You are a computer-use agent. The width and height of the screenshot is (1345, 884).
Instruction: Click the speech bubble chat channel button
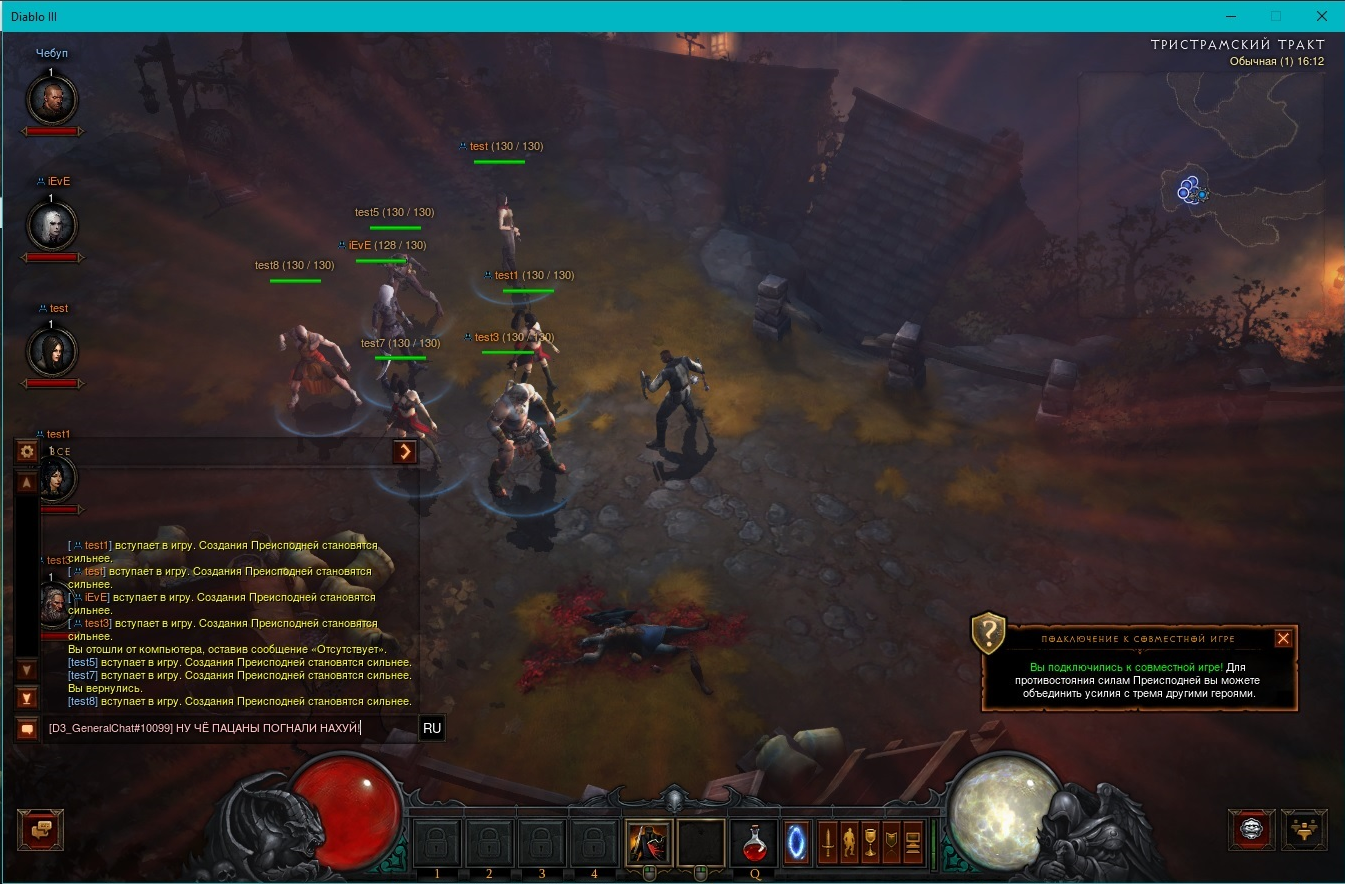(x=27, y=729)
